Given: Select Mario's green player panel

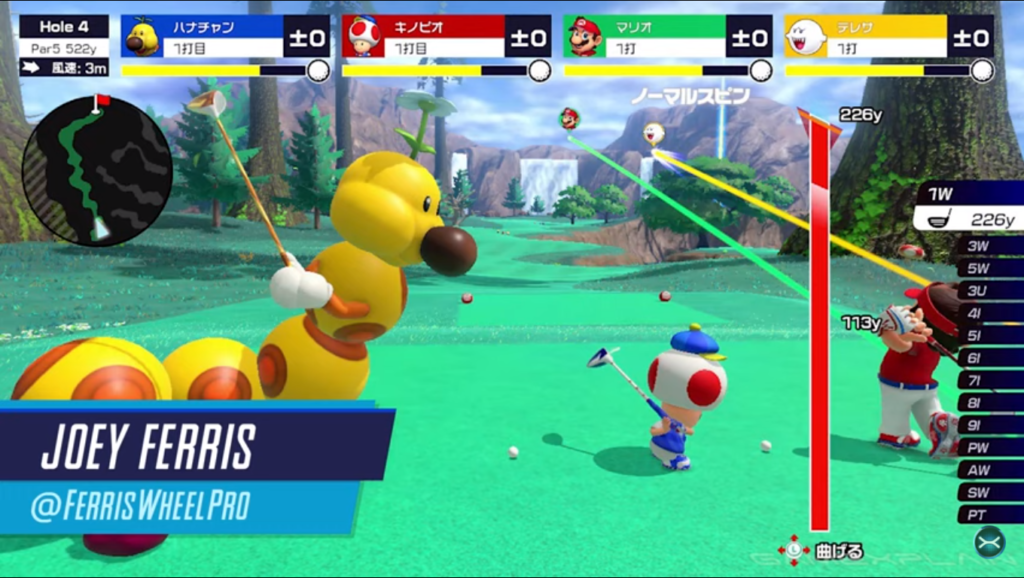Looking at the screenshot, I should (667, 37).
